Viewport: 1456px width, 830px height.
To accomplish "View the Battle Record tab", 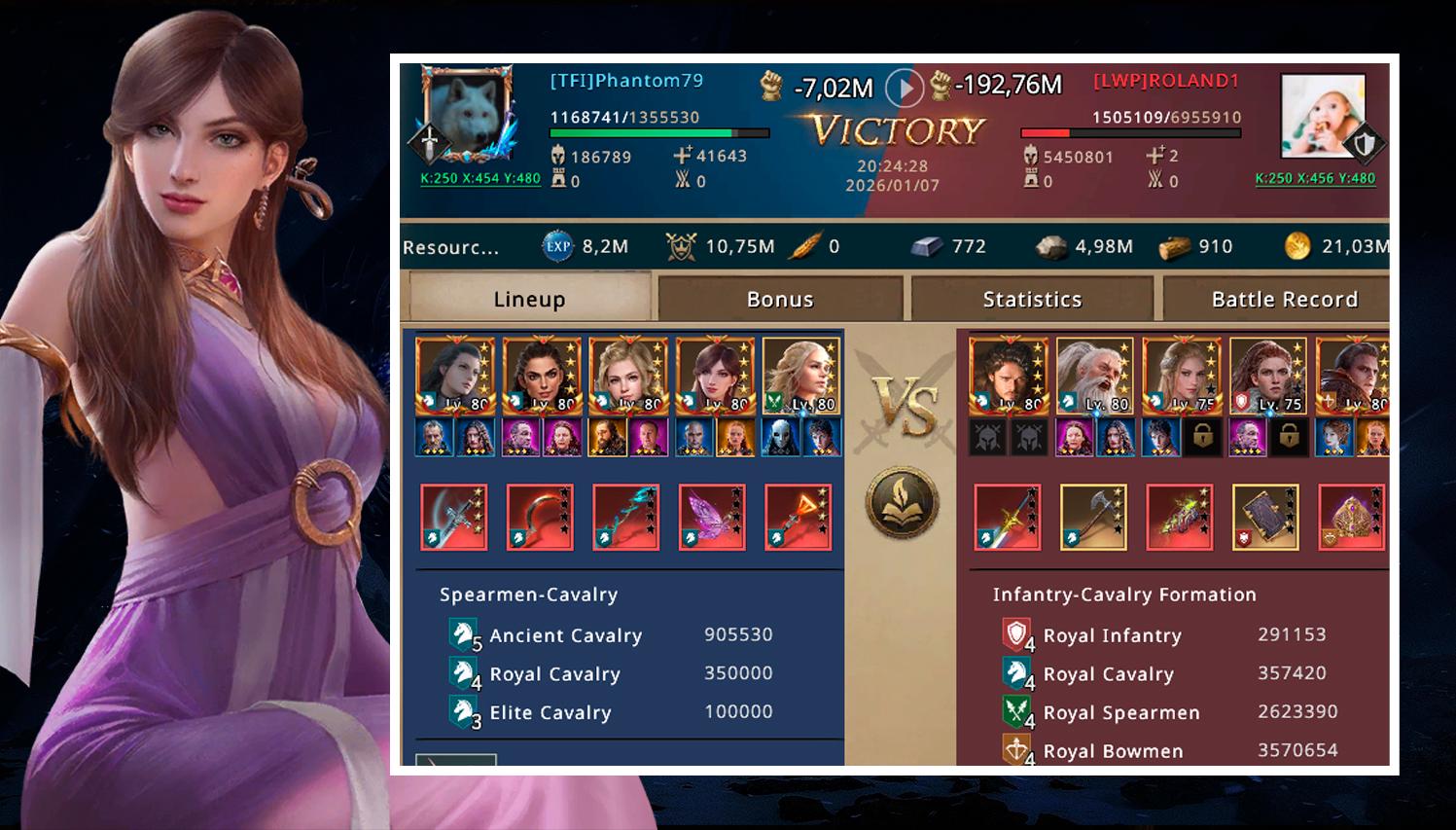I will coord(1283,299).
